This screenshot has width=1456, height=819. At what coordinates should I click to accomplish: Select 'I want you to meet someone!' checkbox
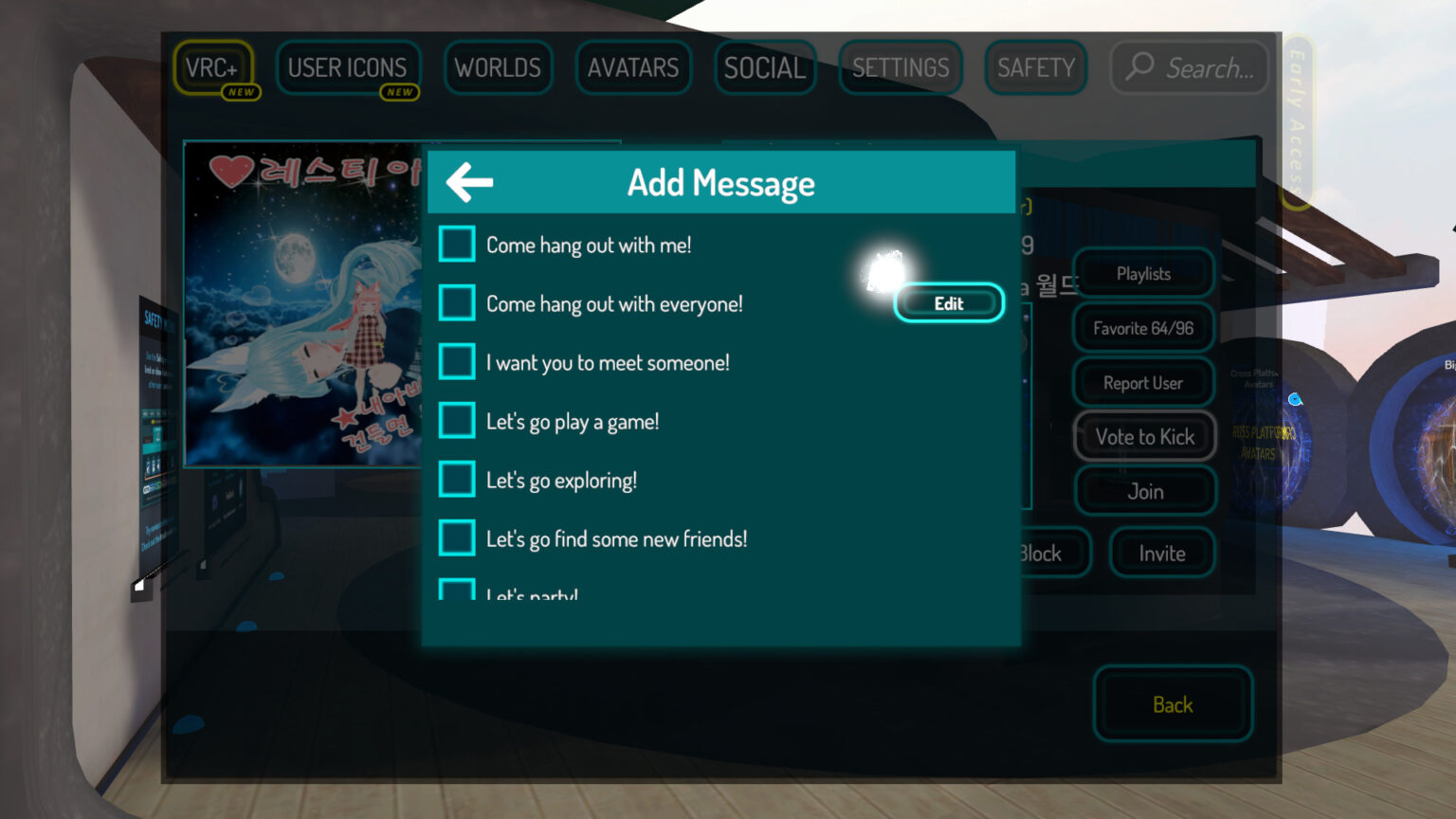point(457,361)
